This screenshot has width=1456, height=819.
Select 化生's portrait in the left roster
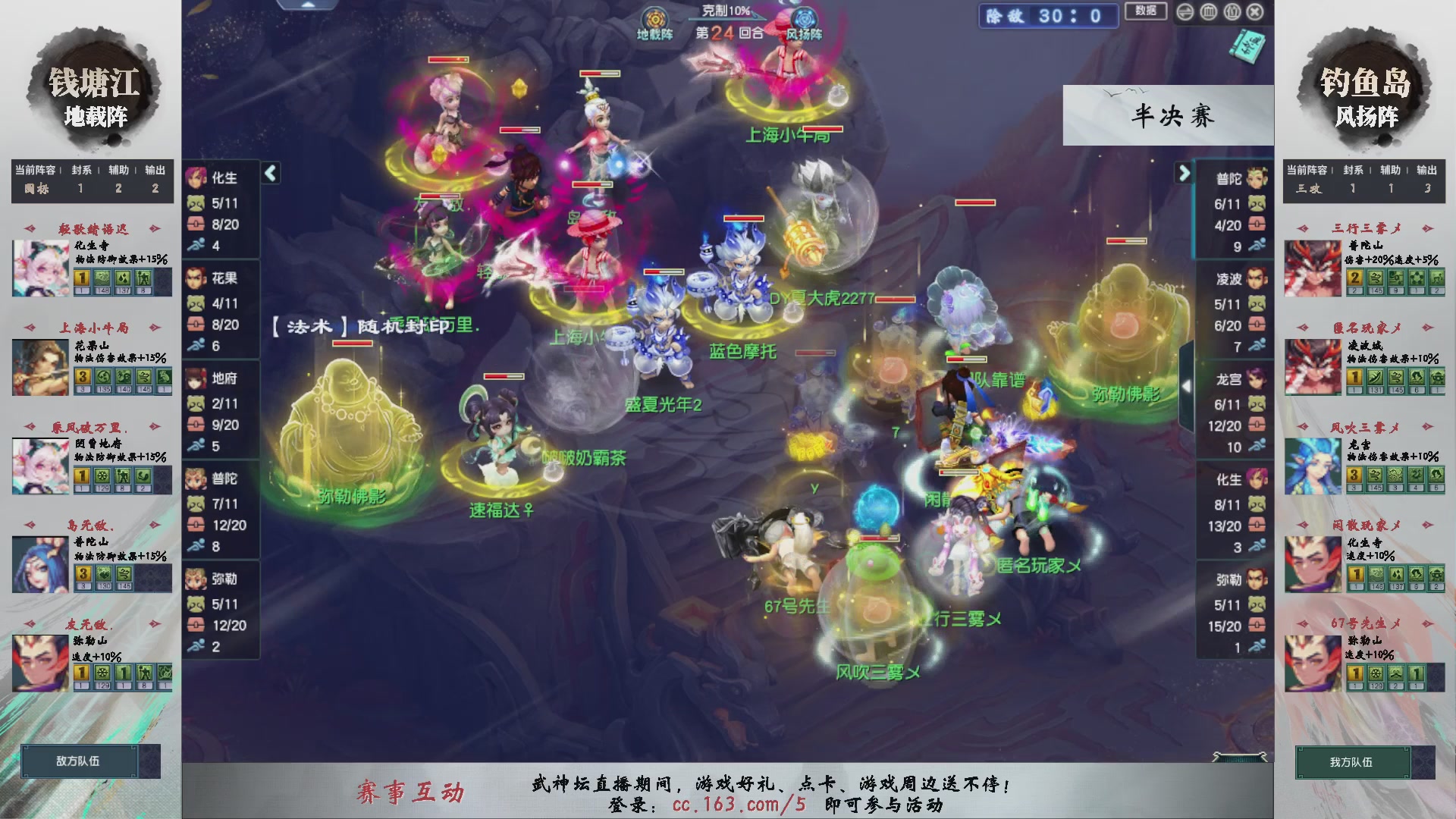click(x=195, y=176)
